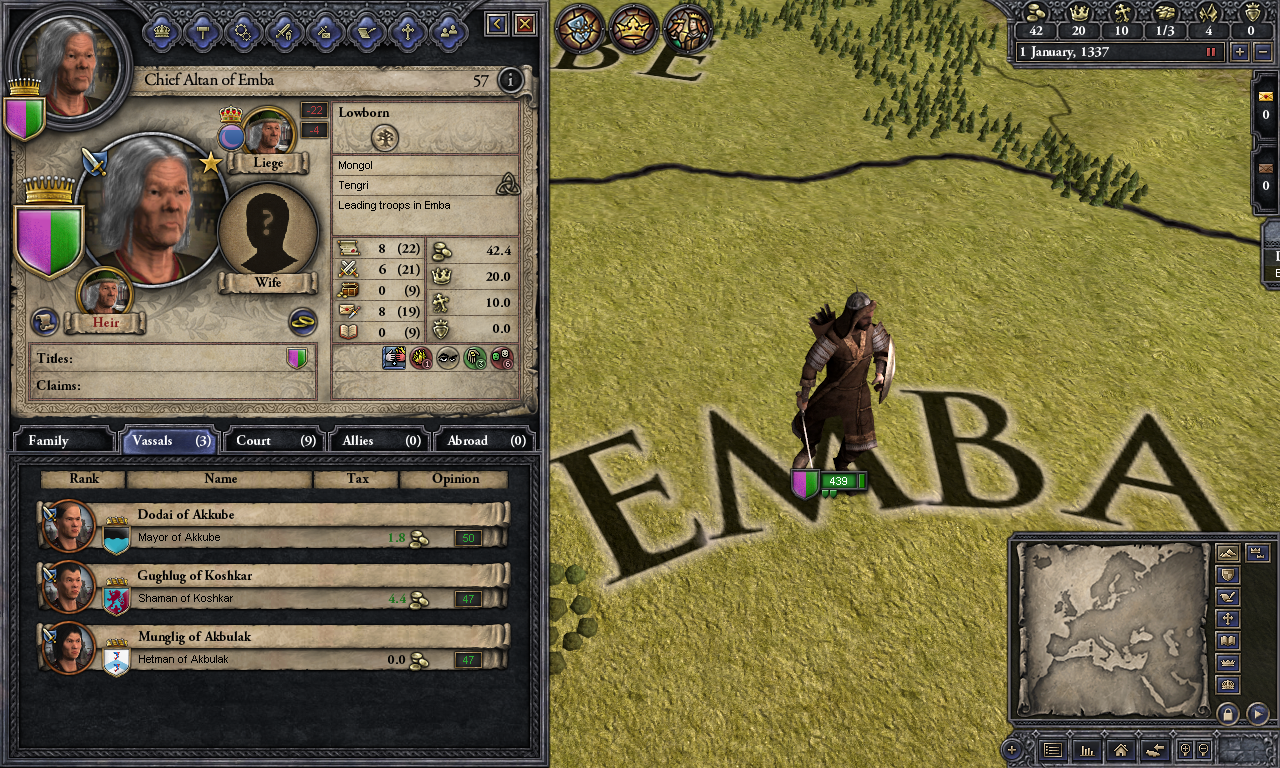Click the Europe minimap
1280x768 pixels.
pyautogui.click(x=1111, y=627)
